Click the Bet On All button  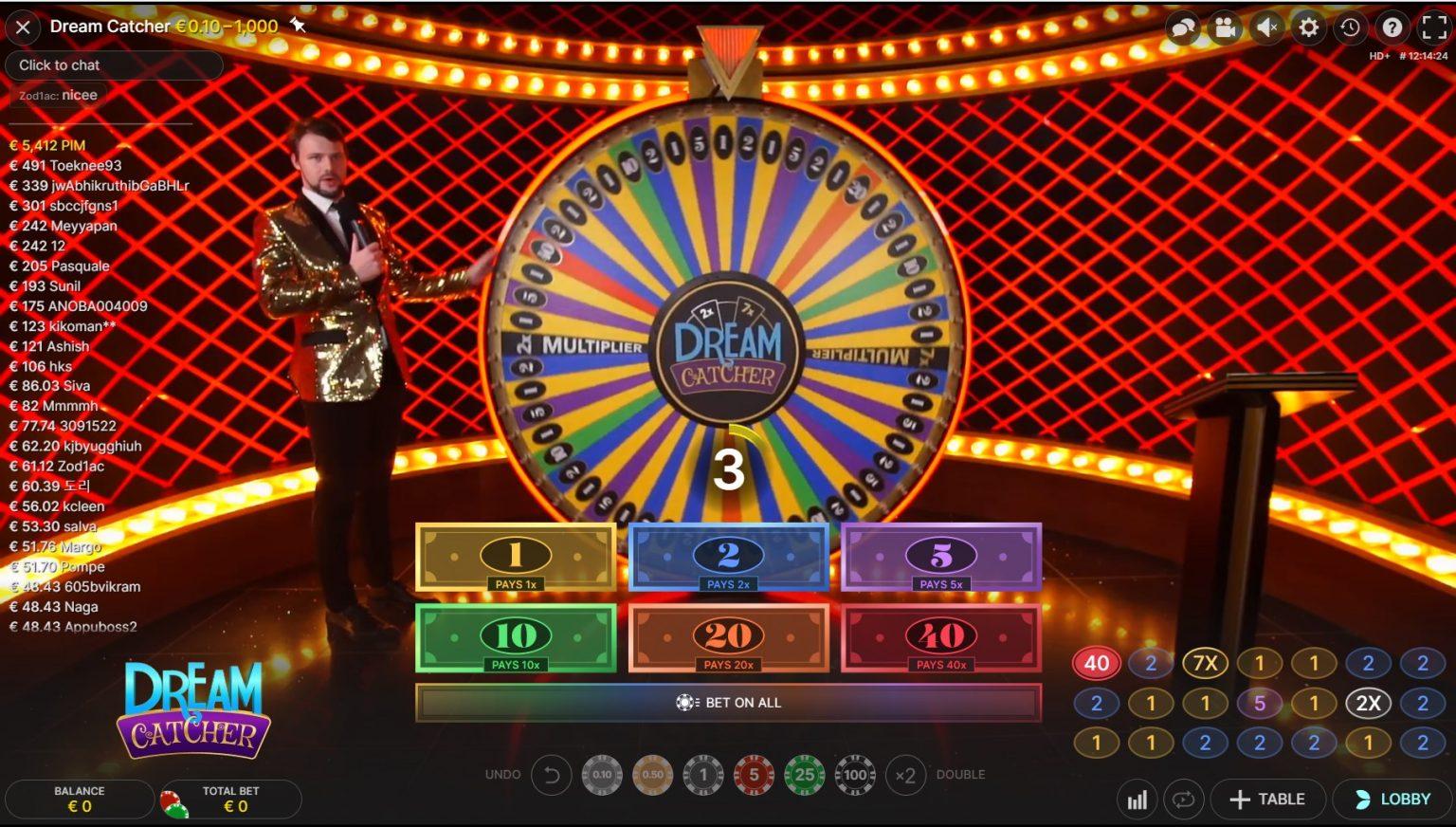coord(728,703)
